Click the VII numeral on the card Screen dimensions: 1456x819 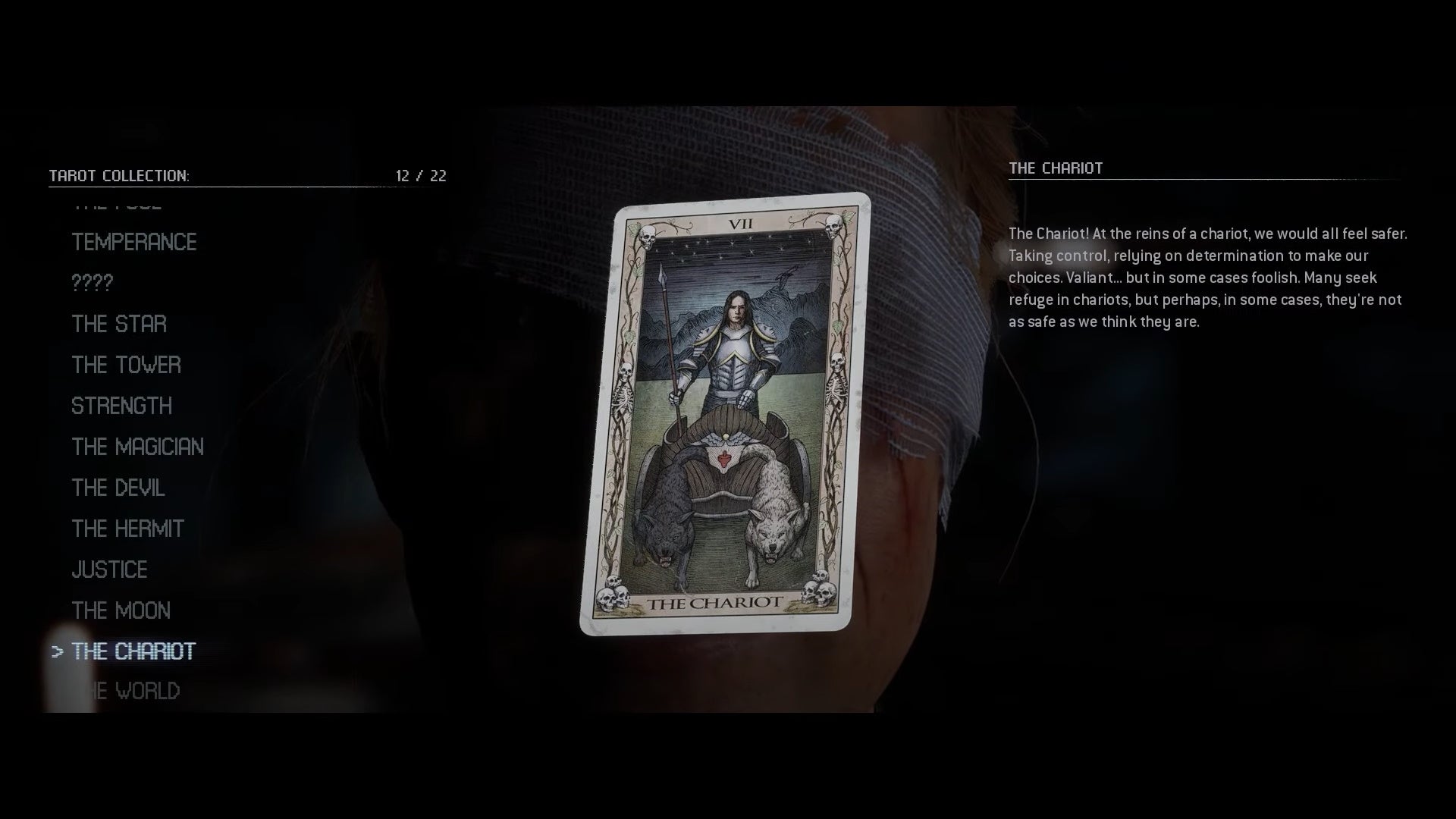pyautogui.click(x=741, y=223)
